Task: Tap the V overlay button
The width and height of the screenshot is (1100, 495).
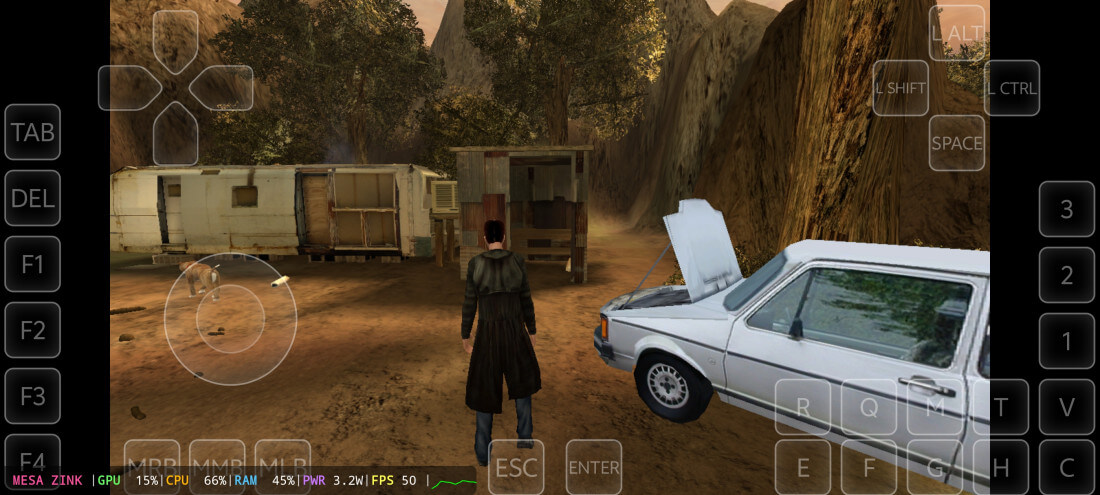Action: point(1067,407)
